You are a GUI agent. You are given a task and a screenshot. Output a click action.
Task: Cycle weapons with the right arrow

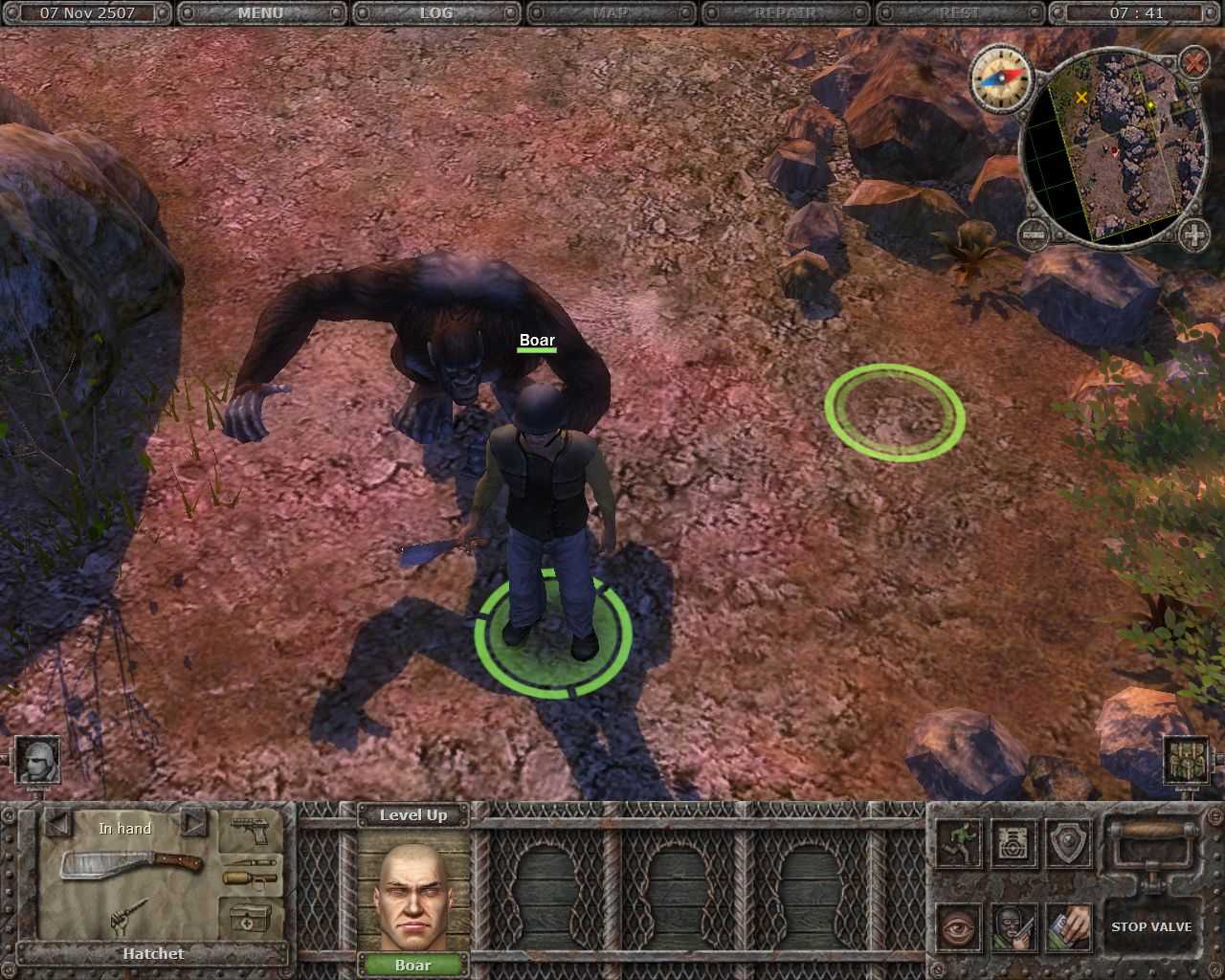[x=194, y=824]
